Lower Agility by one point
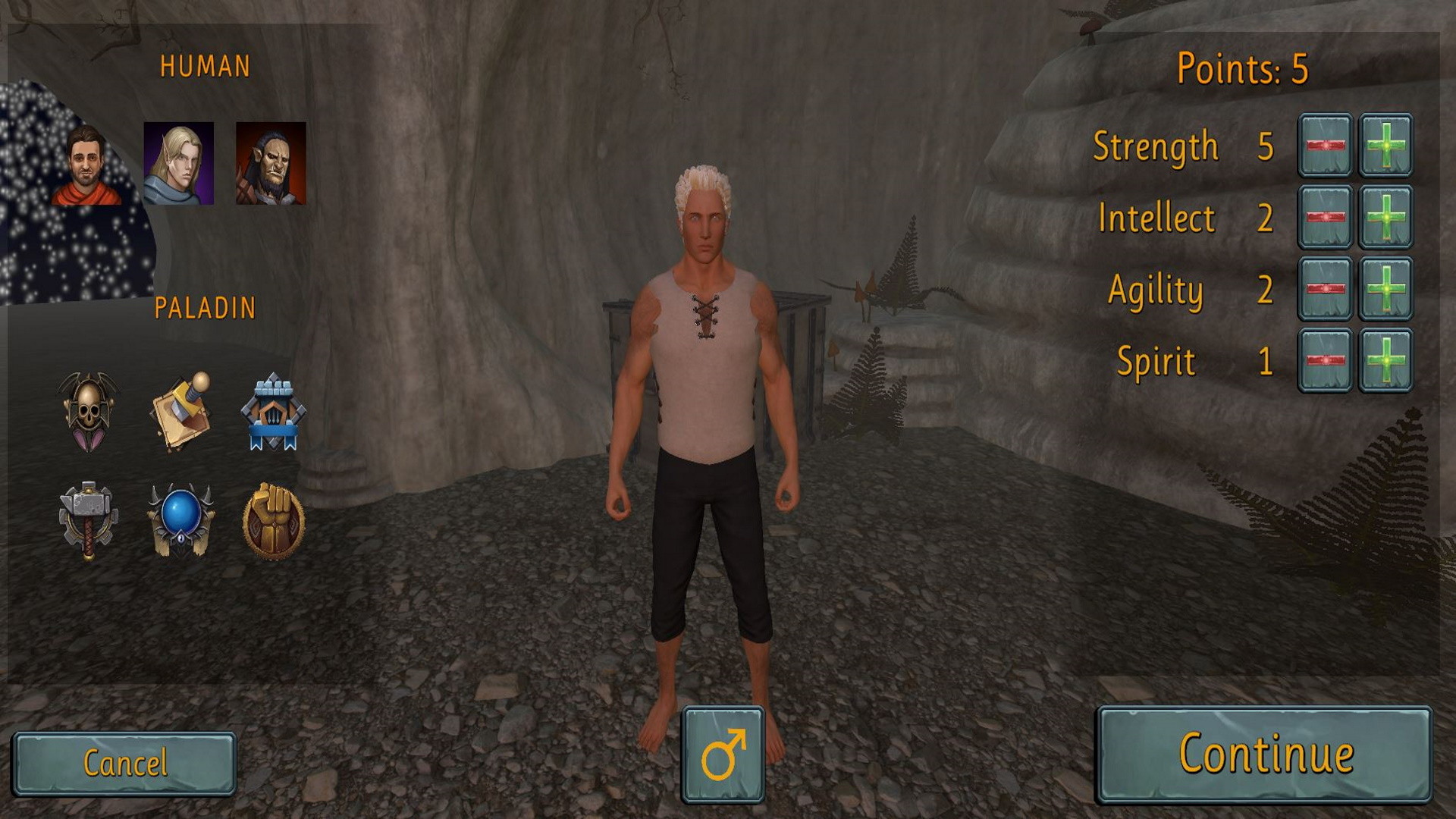Image resolution: width=1456 pixels, height=819 pixels. [1327, 290]
